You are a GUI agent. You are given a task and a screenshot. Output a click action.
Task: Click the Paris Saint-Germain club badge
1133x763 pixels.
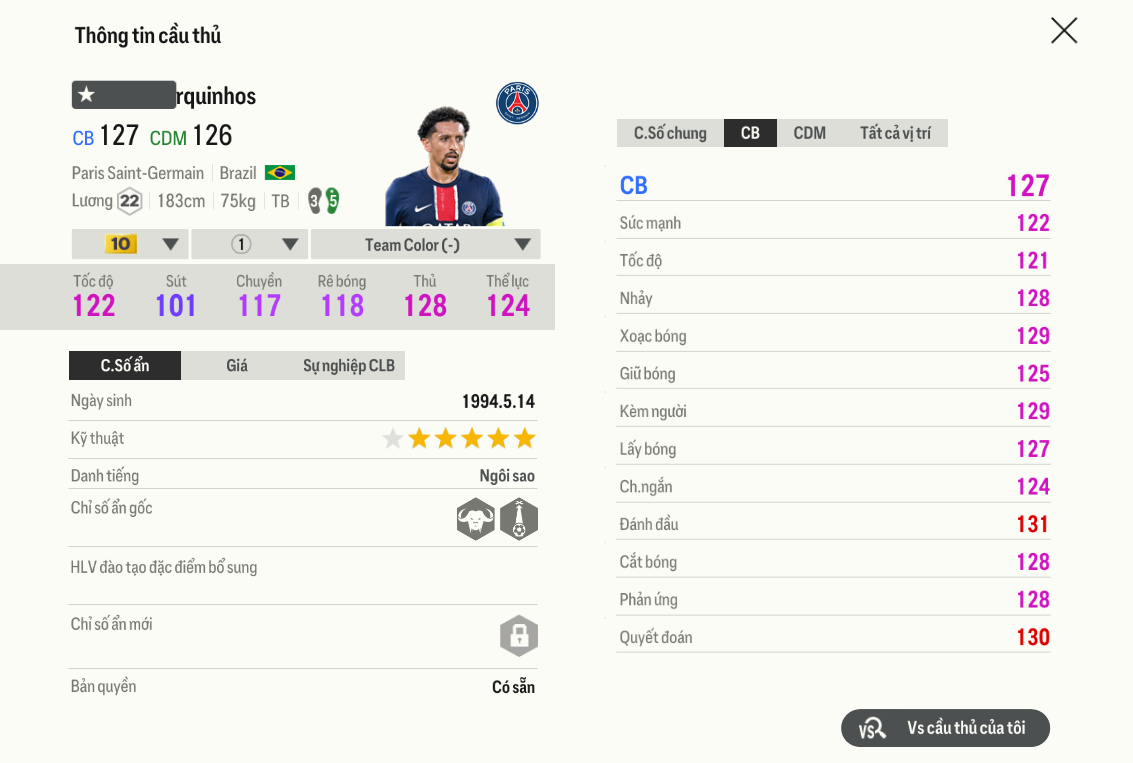[517, 103]
